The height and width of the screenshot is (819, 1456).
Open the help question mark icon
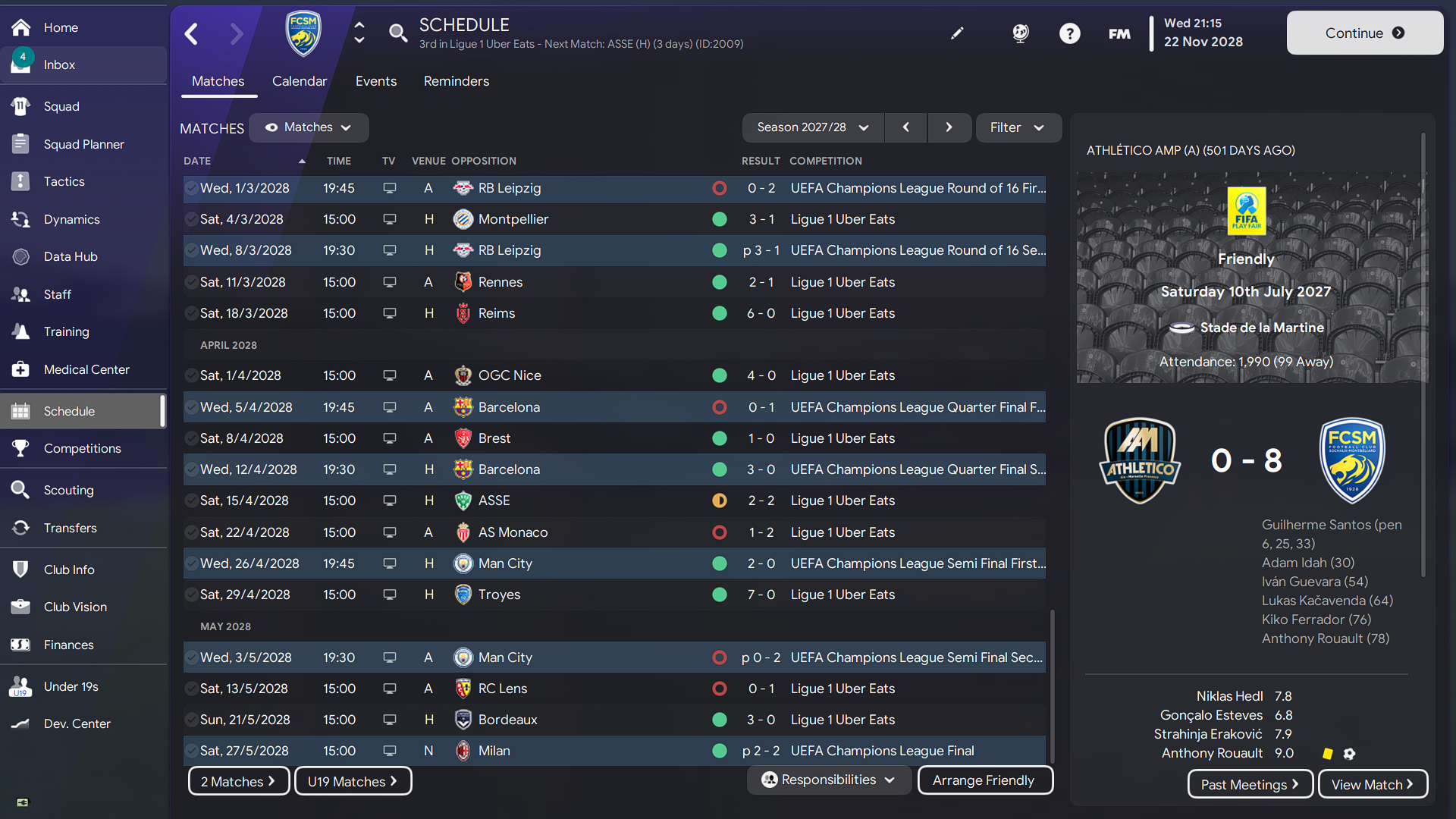tap(1069, 33)
